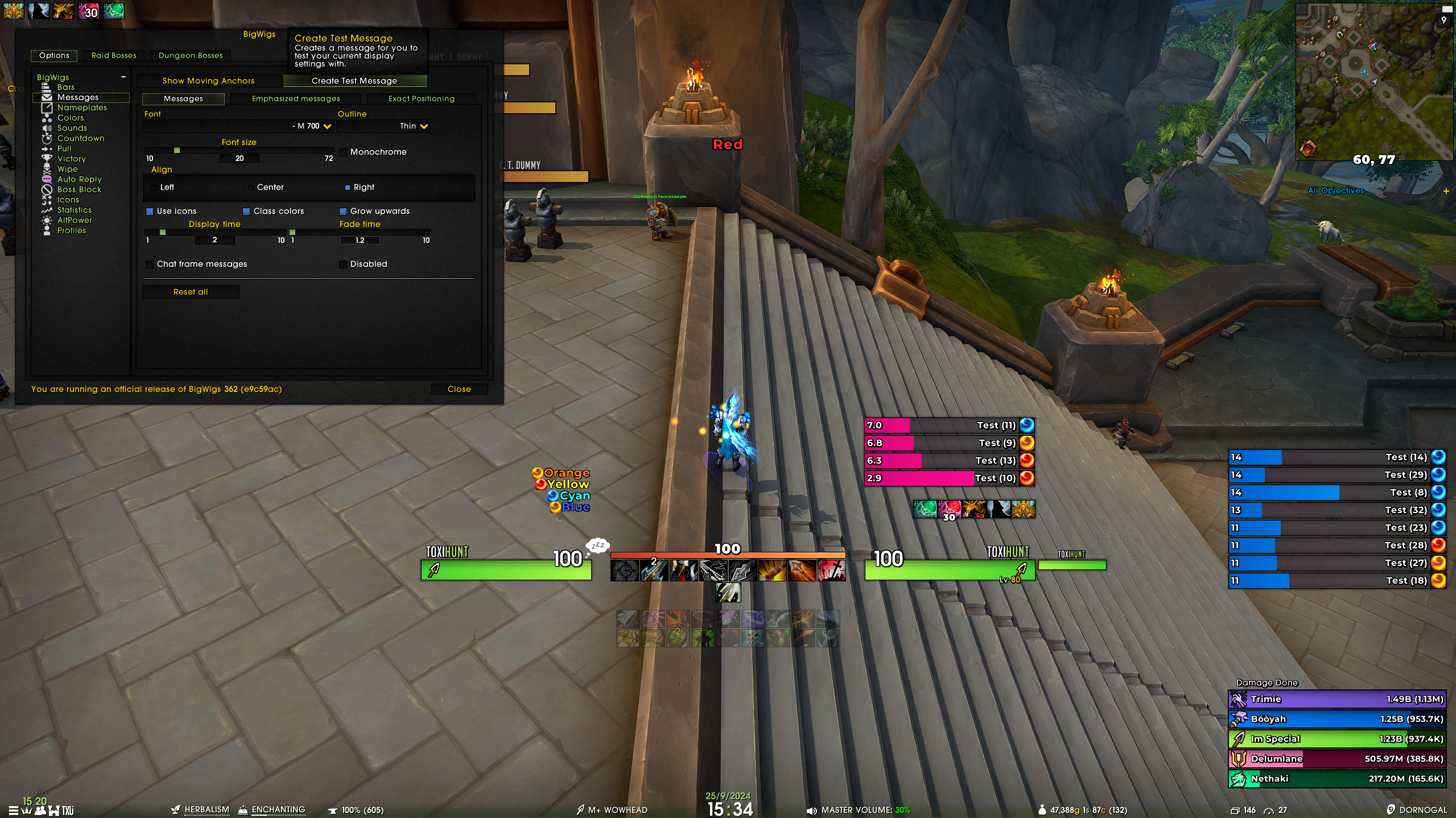Click Show Moving Anchors button
This screenshot has width=1456, height=818.
point(208,81)
